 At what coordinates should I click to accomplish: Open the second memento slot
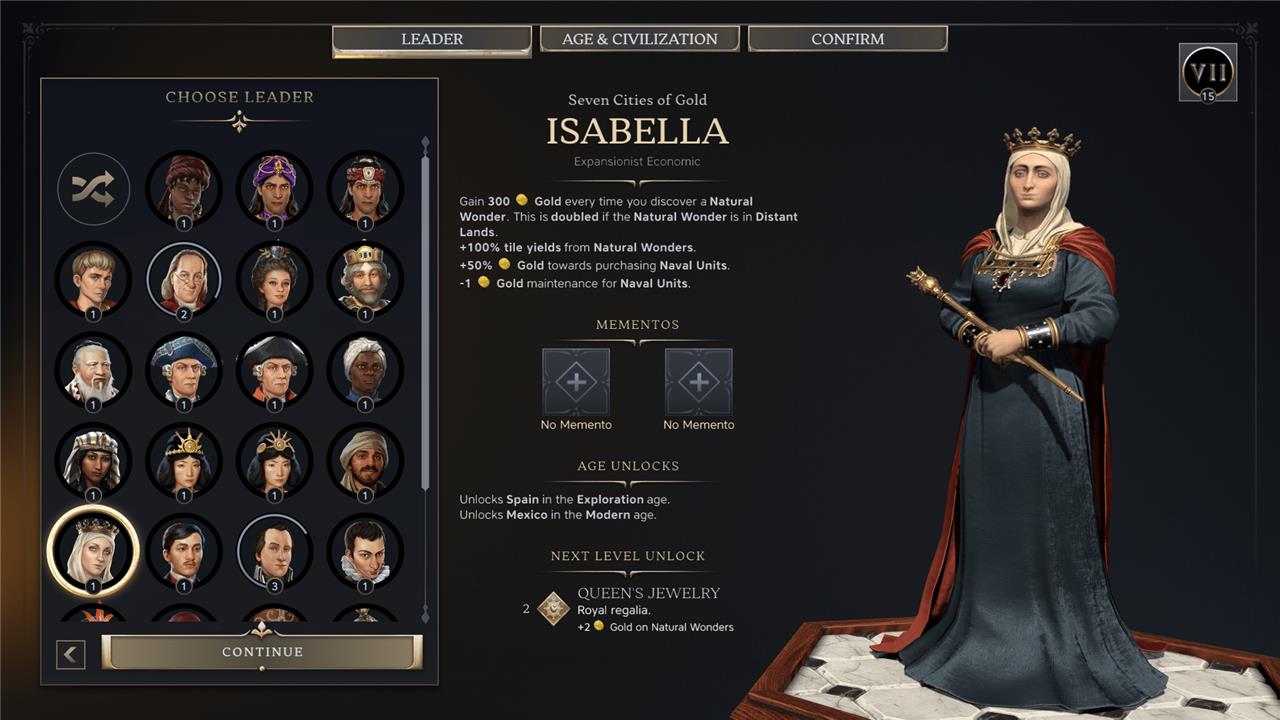(x=699, y=382)
